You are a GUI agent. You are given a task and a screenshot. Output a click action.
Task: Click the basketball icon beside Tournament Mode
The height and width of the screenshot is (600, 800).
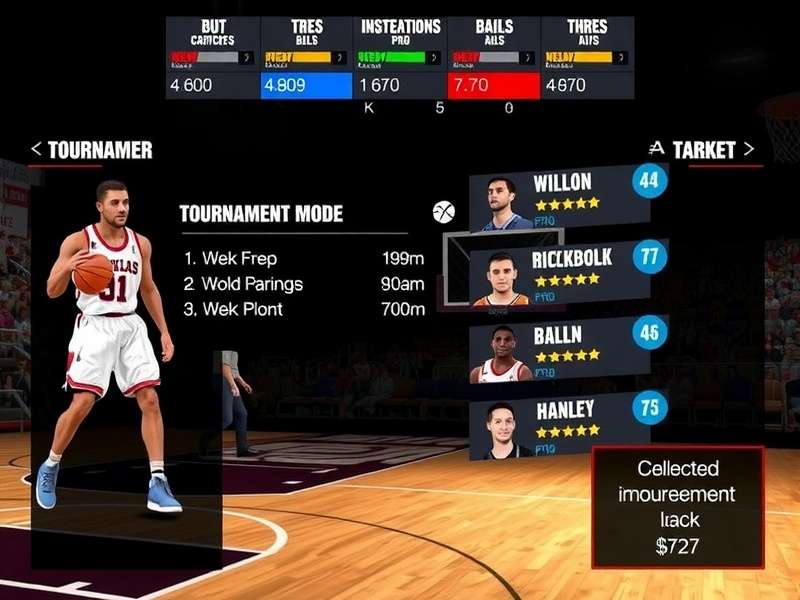click(x=444, y=212)
